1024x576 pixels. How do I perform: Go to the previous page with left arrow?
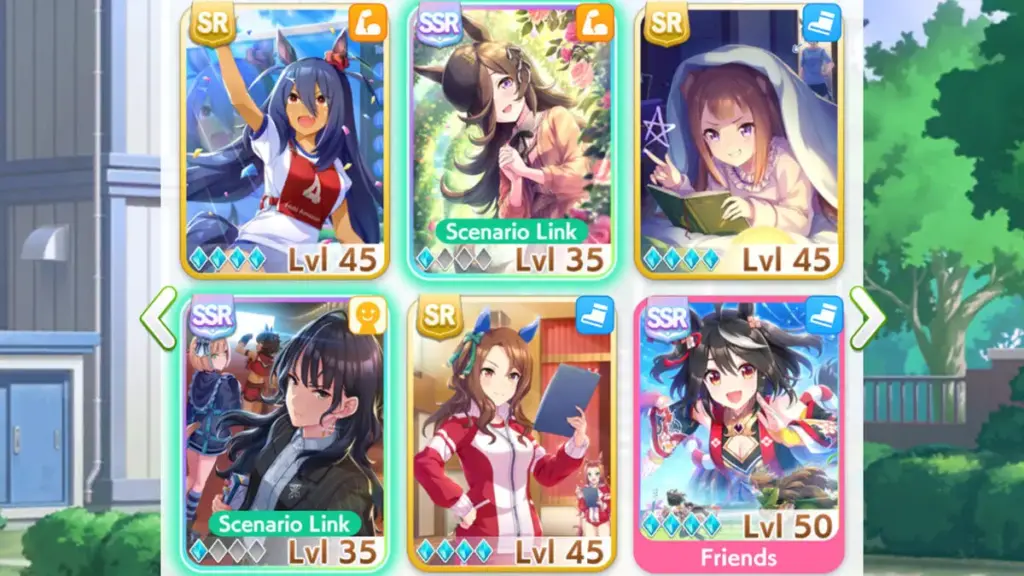pyautogui.click(x=158, y=318)
